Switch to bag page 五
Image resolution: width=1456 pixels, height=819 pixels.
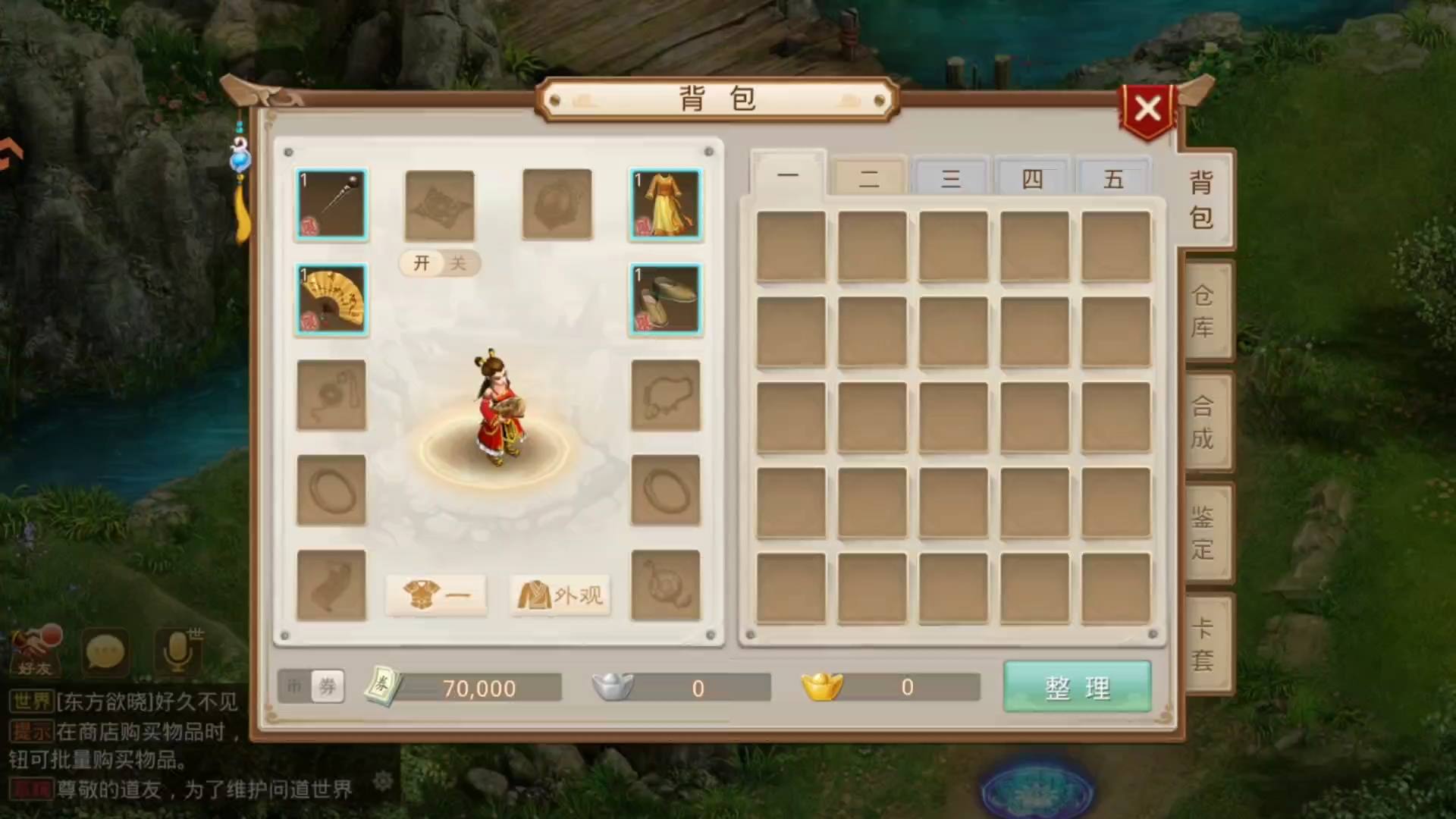(x=1113, y=179)
